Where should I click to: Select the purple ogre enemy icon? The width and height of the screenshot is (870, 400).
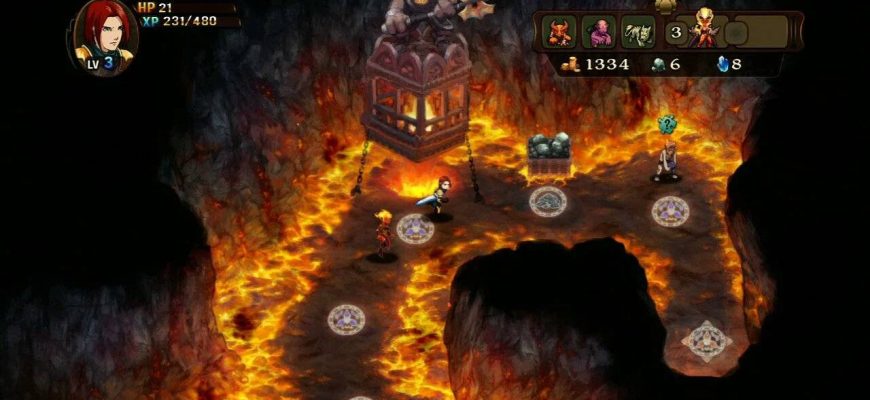[x=599, y=32]
